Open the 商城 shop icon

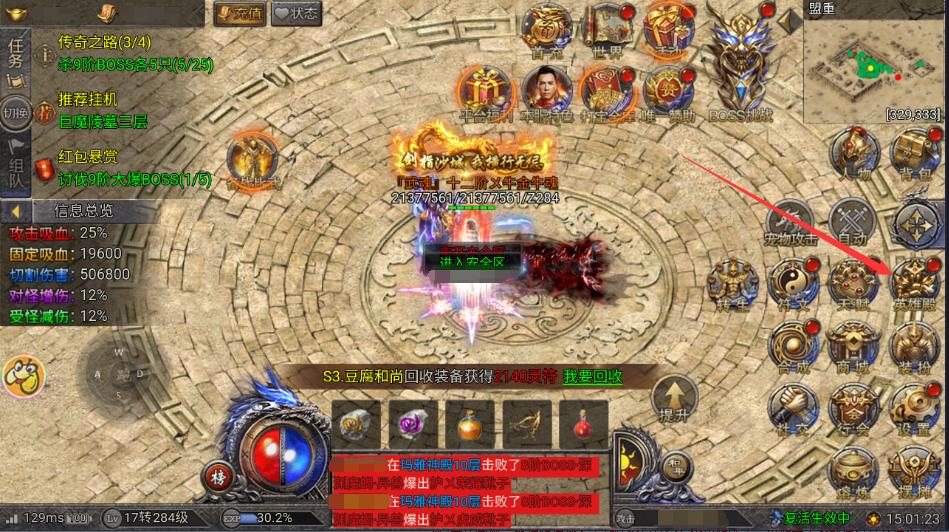[x=853, y=347]
